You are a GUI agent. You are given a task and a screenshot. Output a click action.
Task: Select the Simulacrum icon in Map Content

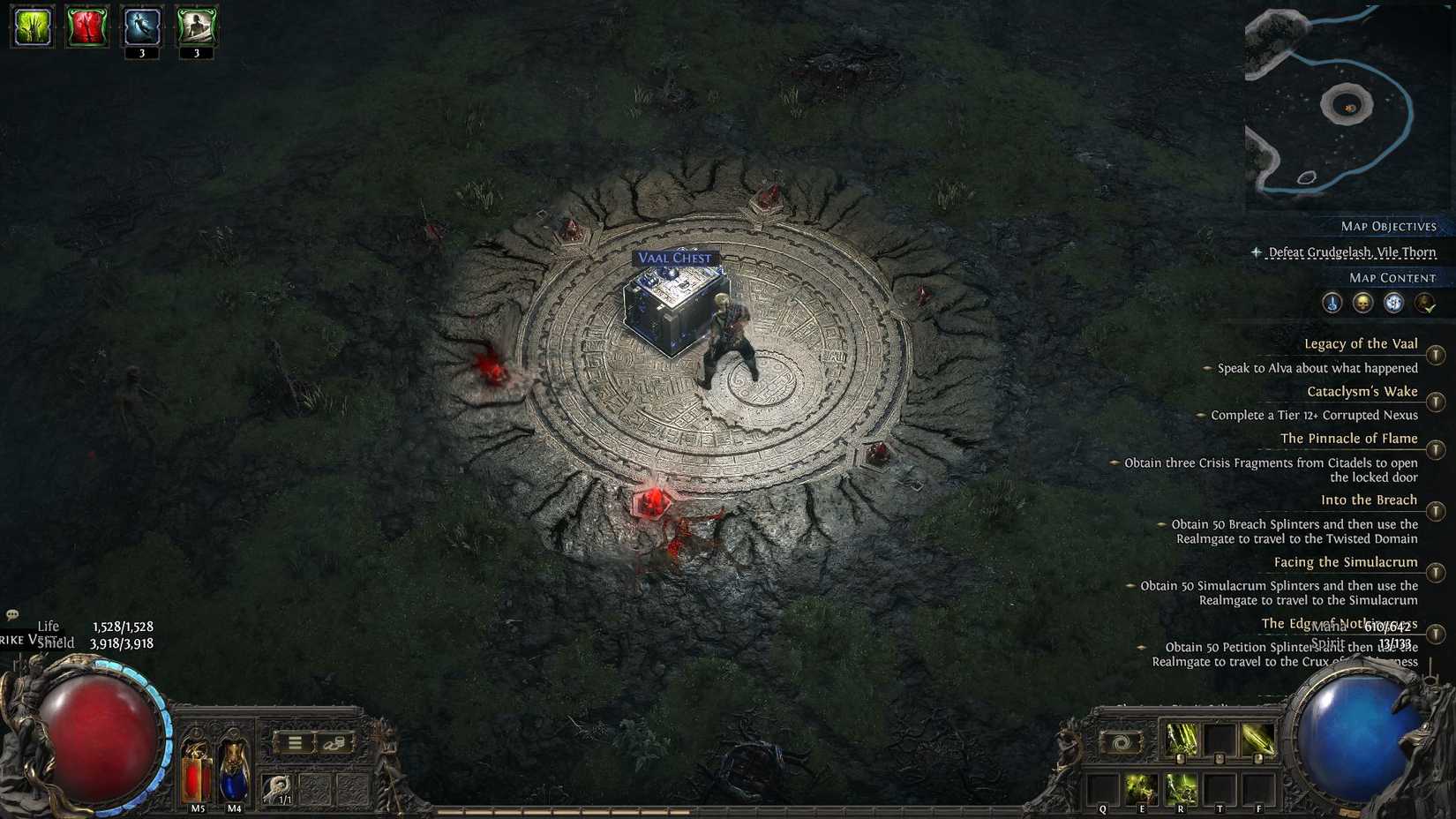[1392, 303]
